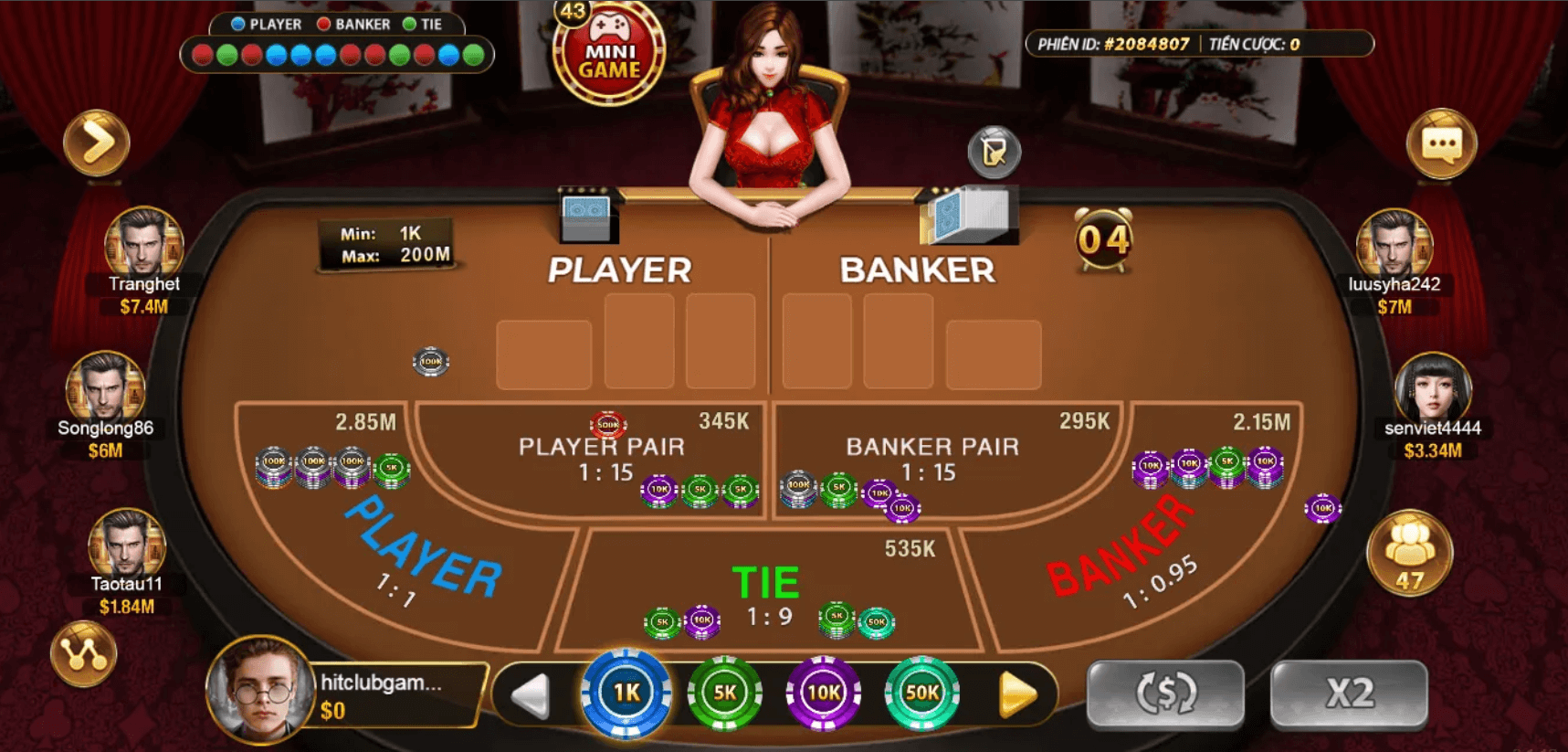
Task: Select the green 5K chip
Action: coord(725,694)
